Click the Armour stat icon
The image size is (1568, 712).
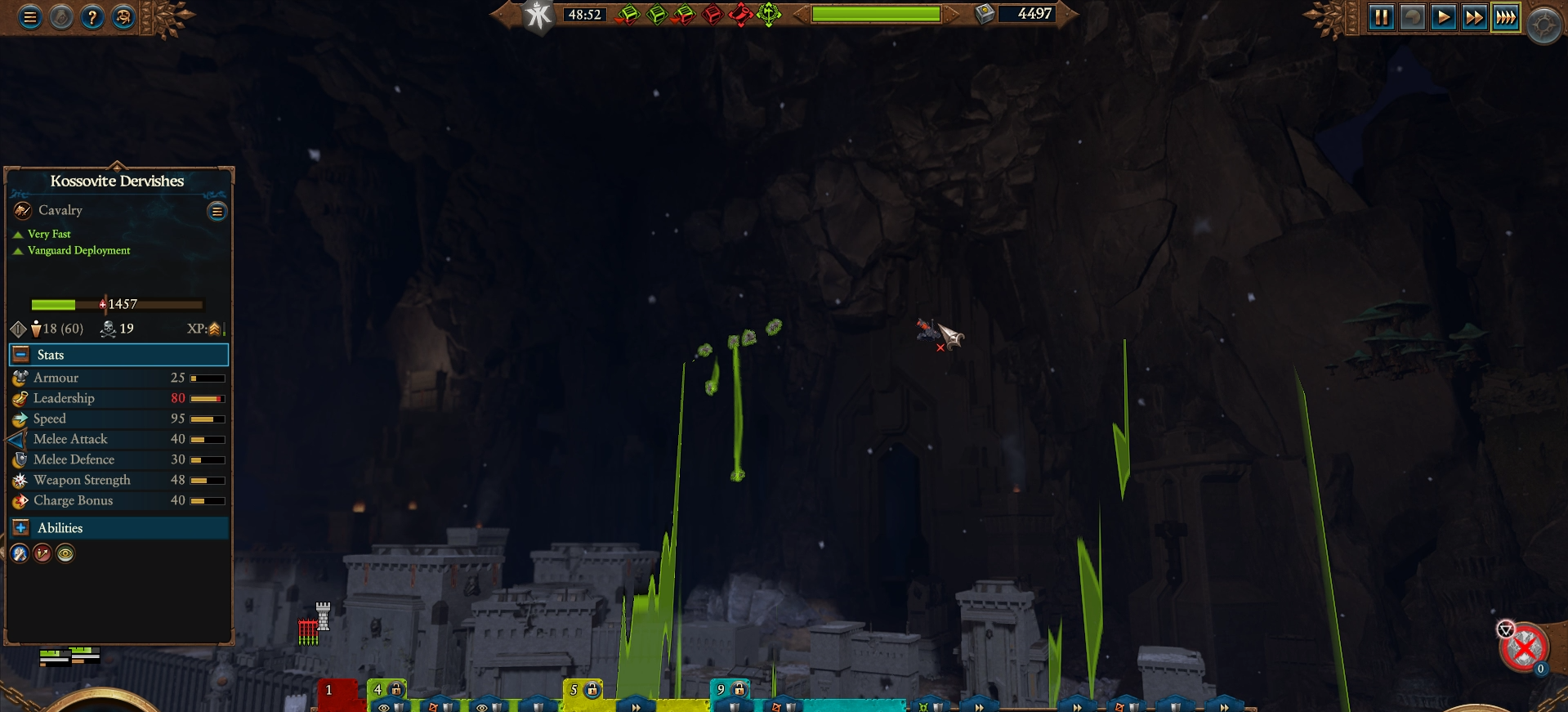[x=20, y=378]
